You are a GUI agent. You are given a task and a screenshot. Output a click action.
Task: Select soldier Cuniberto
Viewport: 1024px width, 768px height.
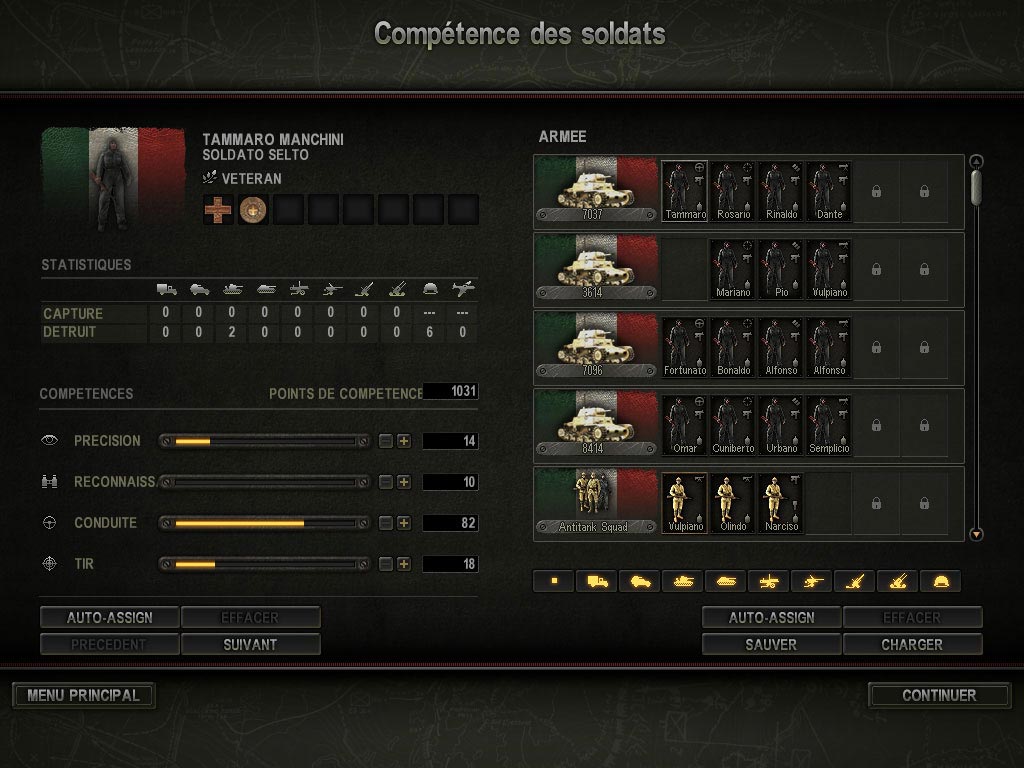733,424
